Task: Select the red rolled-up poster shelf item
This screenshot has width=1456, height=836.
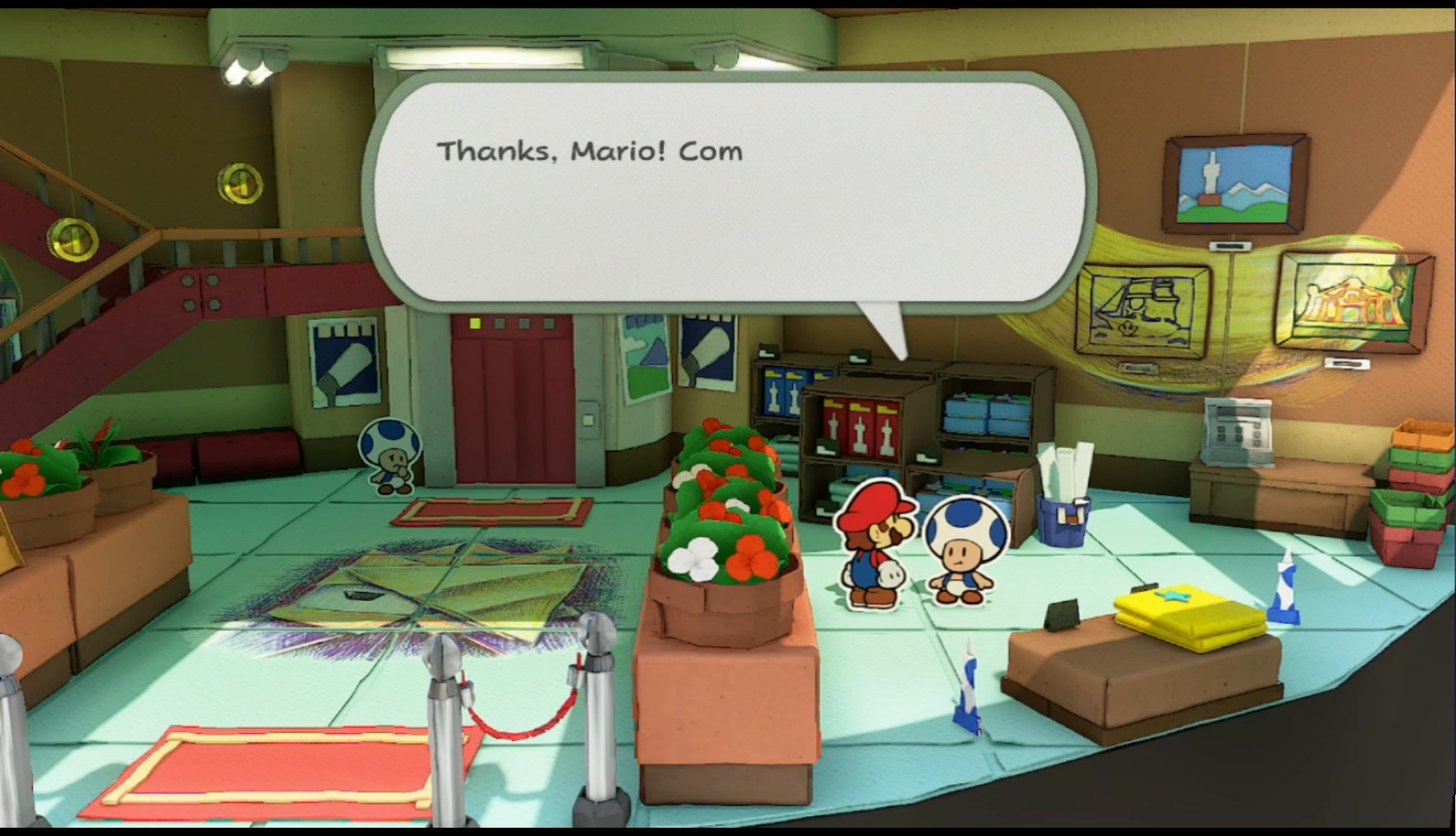Action: click(857, 429)
